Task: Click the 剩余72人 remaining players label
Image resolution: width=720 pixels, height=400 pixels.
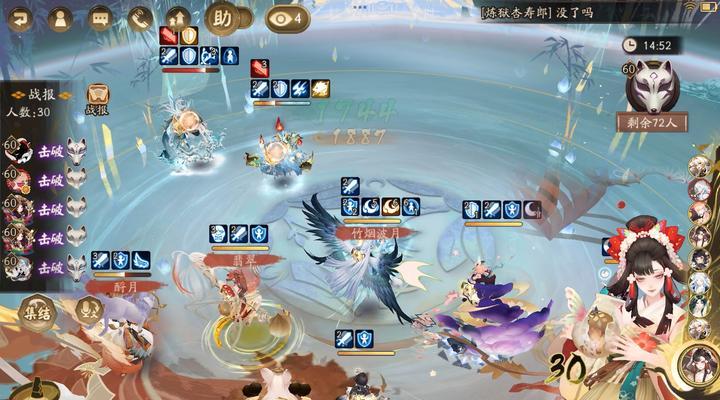Action: (x=651, y=124)
